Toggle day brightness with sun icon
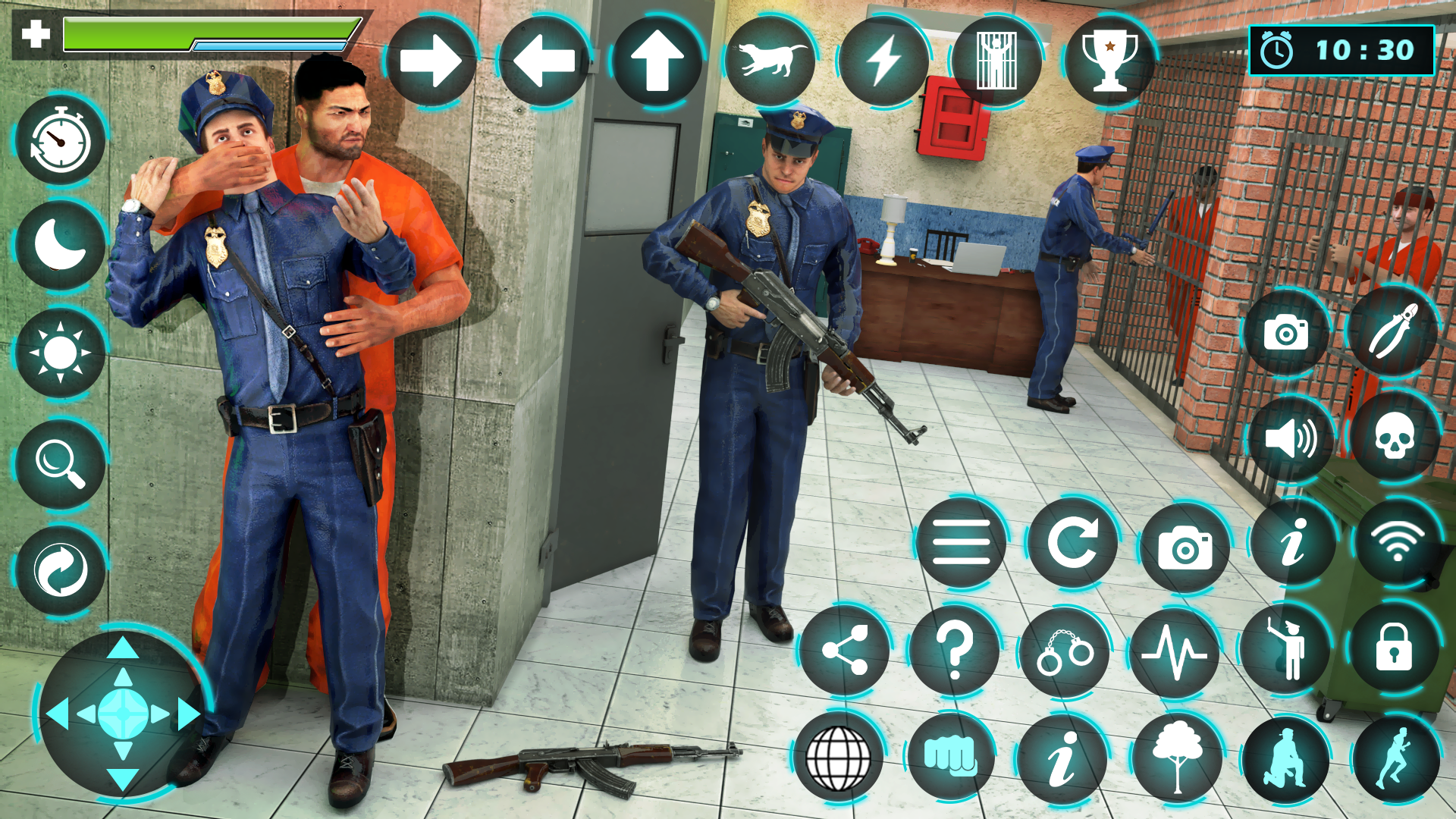The image size is (1456, 819). pos(59,349)
